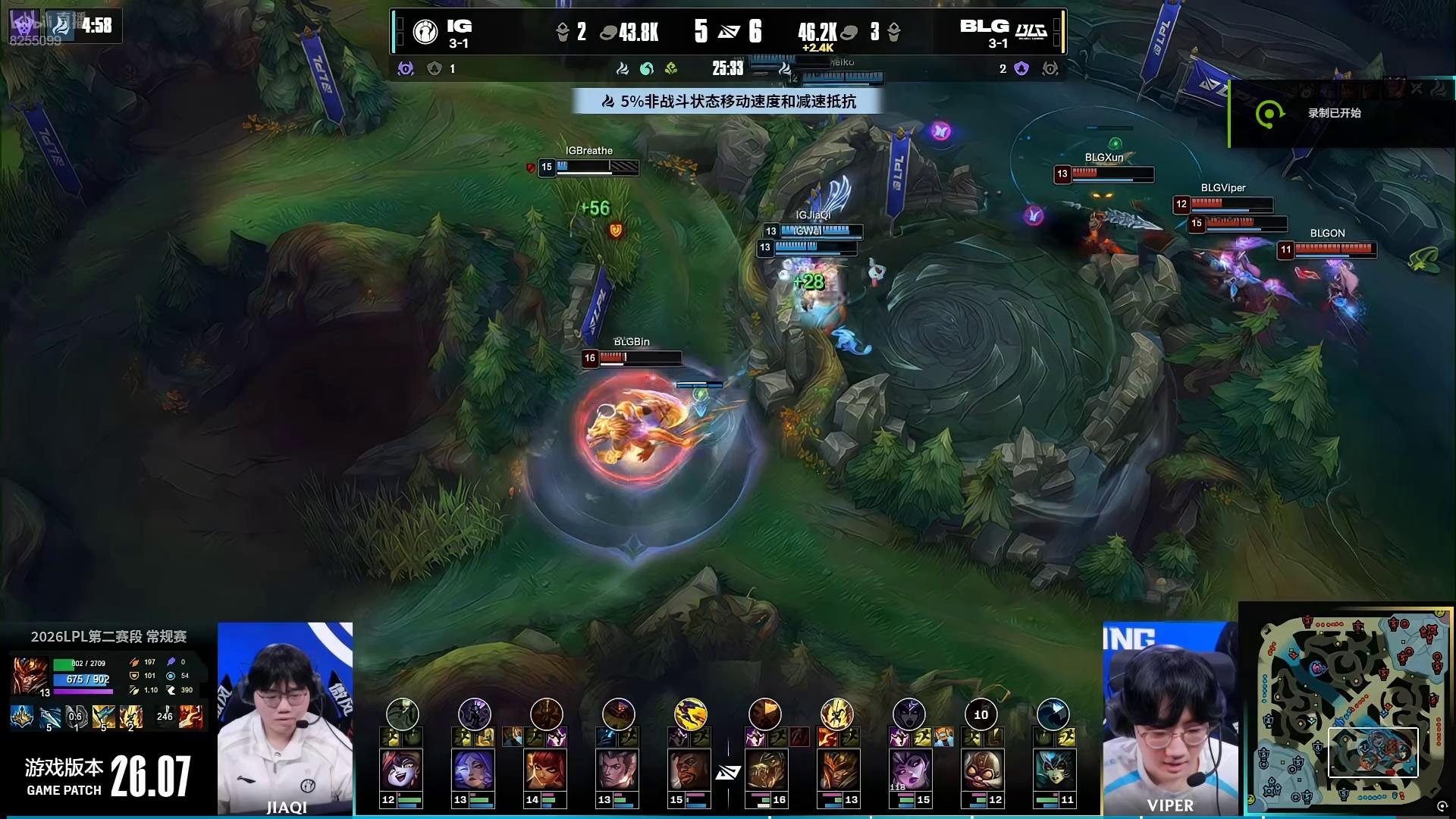Click the Cataclysm ultimate ability icon

click(130, 717)
